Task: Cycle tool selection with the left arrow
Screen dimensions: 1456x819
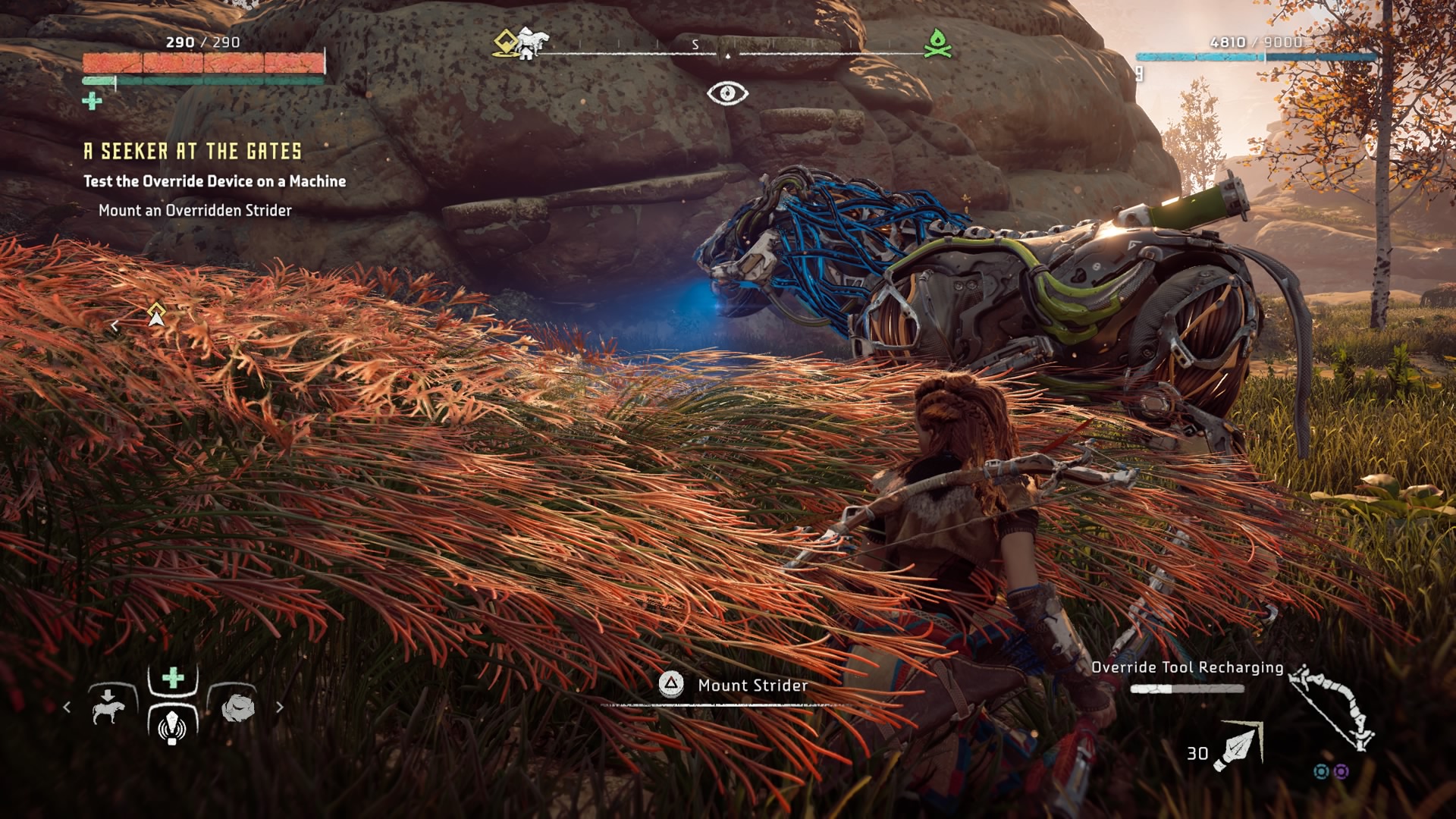Action: click(67, 707)
